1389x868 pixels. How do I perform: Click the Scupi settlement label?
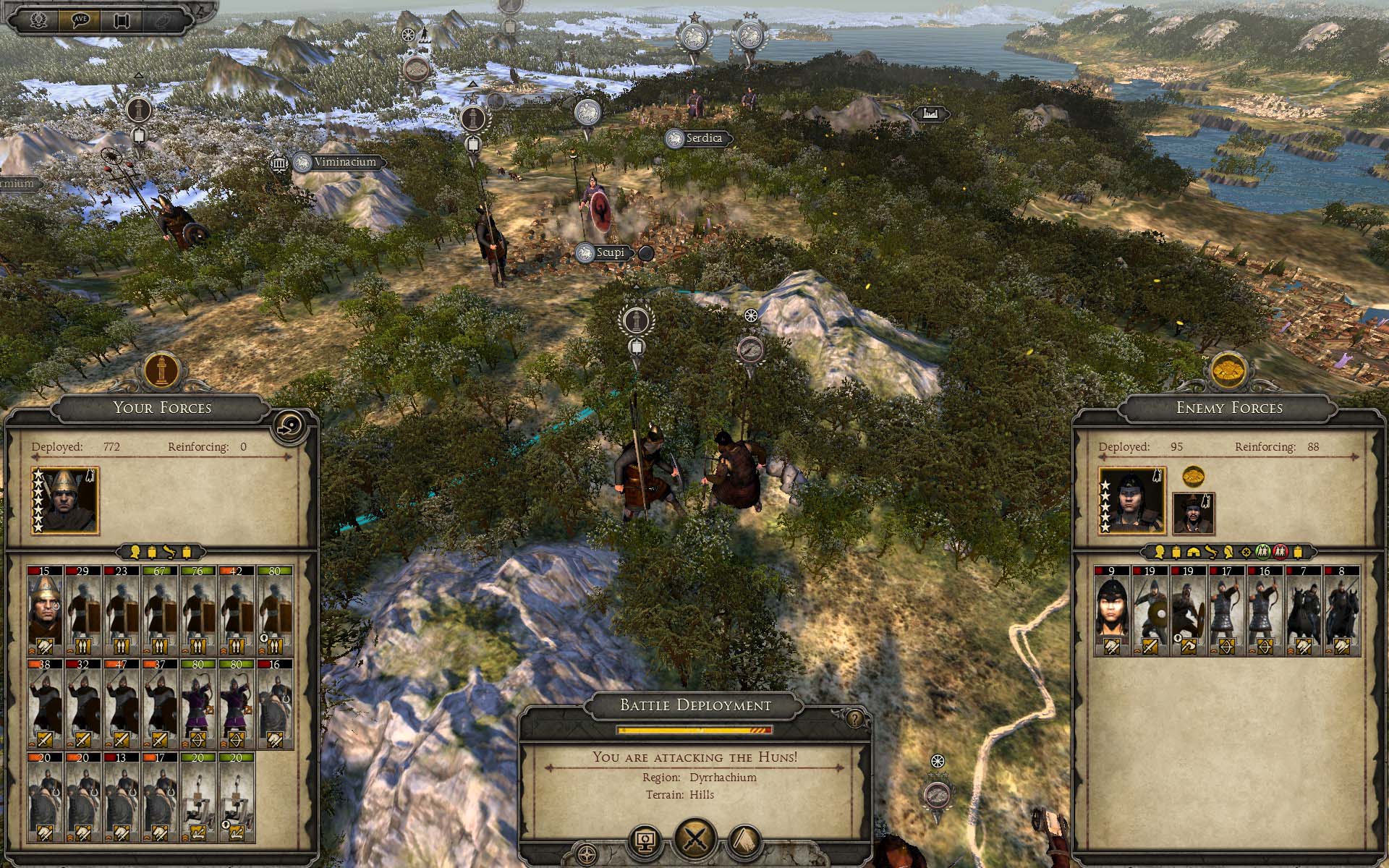(x=606, y=253)
